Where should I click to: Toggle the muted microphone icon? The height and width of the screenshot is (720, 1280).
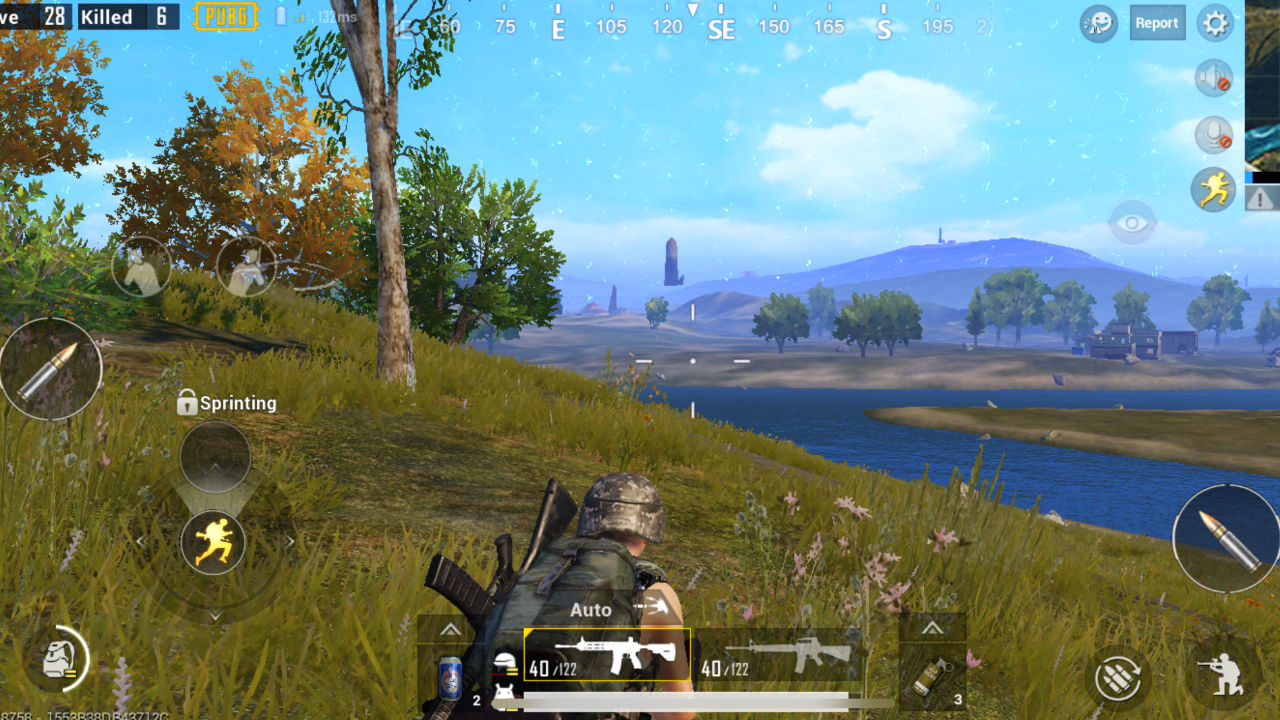pos(1213,134)
